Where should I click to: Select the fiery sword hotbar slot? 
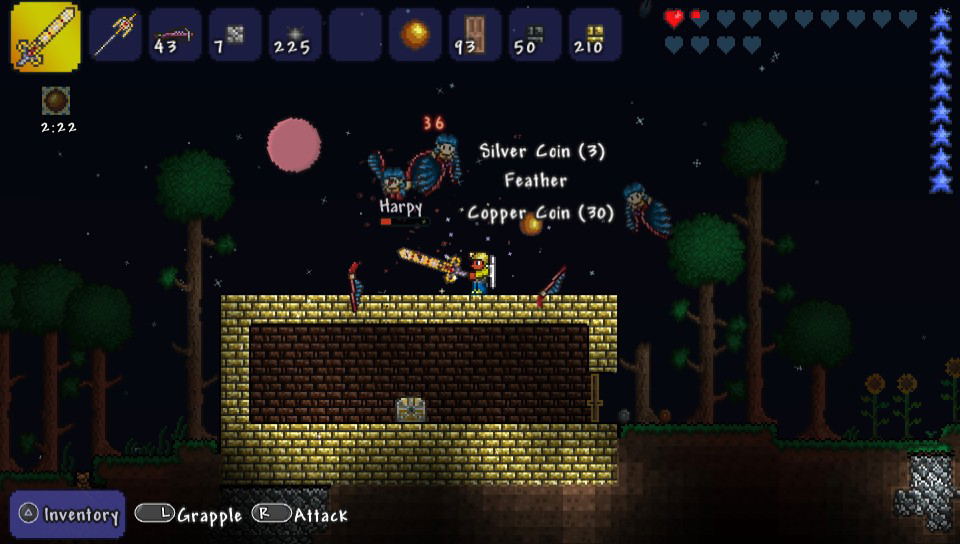click(45, 37)
